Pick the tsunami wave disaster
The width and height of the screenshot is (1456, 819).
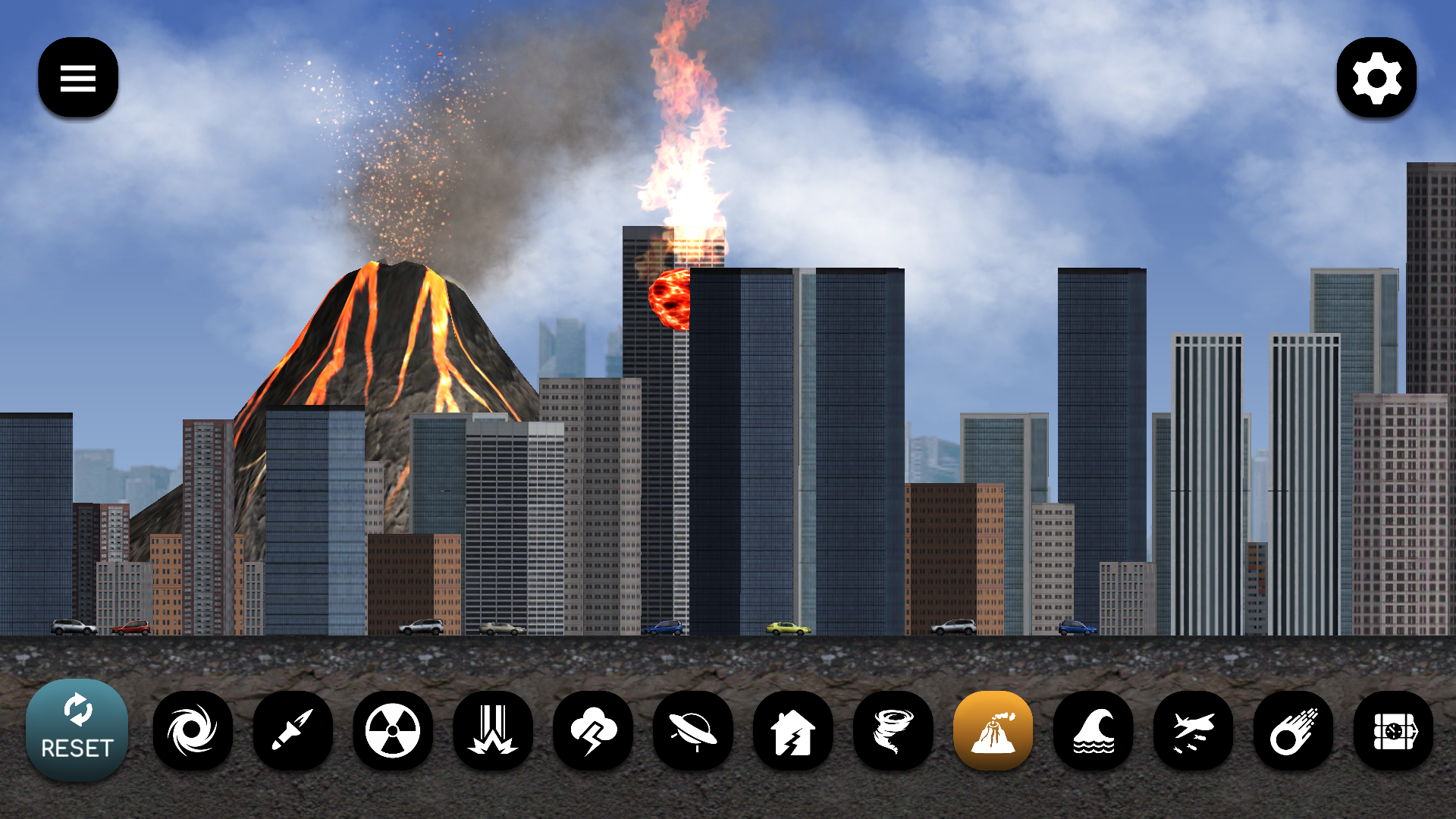click(1094, 730)
